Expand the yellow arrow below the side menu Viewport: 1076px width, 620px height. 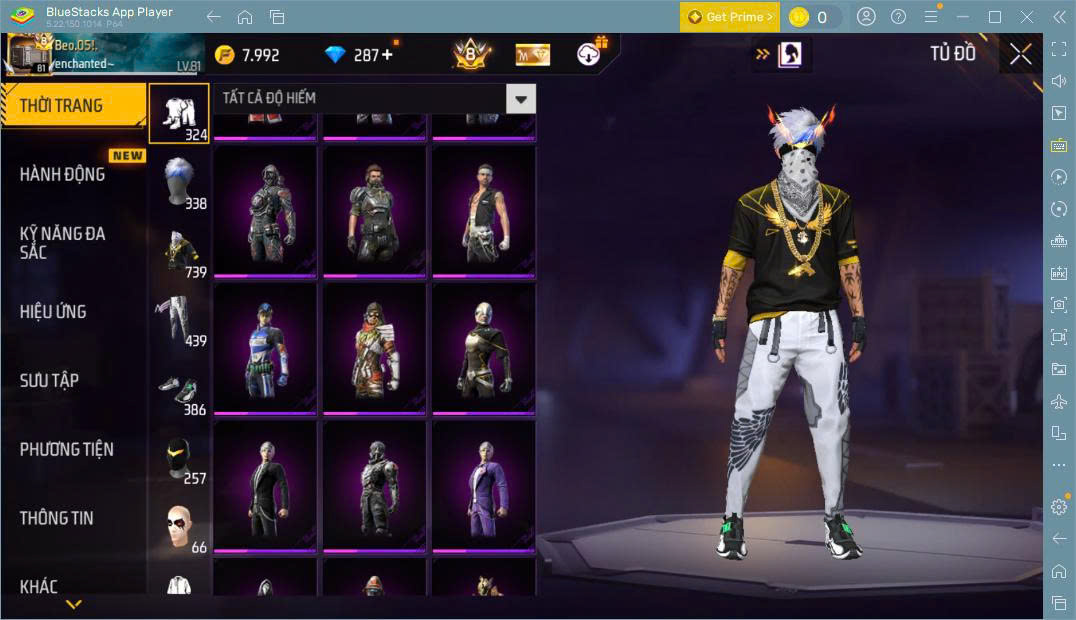pyautogui.click(x=73, y=604)
